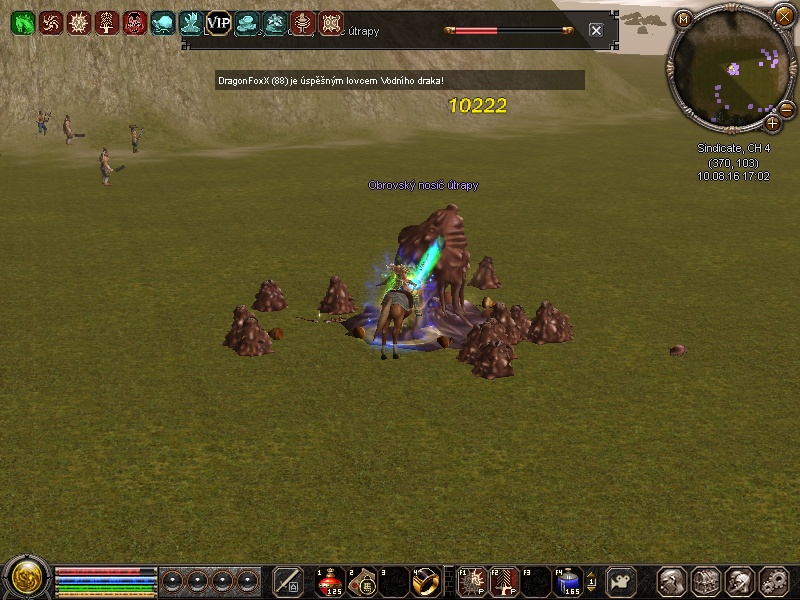
Task: Zoom out the minimap with the minus button
Action: coord(785,108)
